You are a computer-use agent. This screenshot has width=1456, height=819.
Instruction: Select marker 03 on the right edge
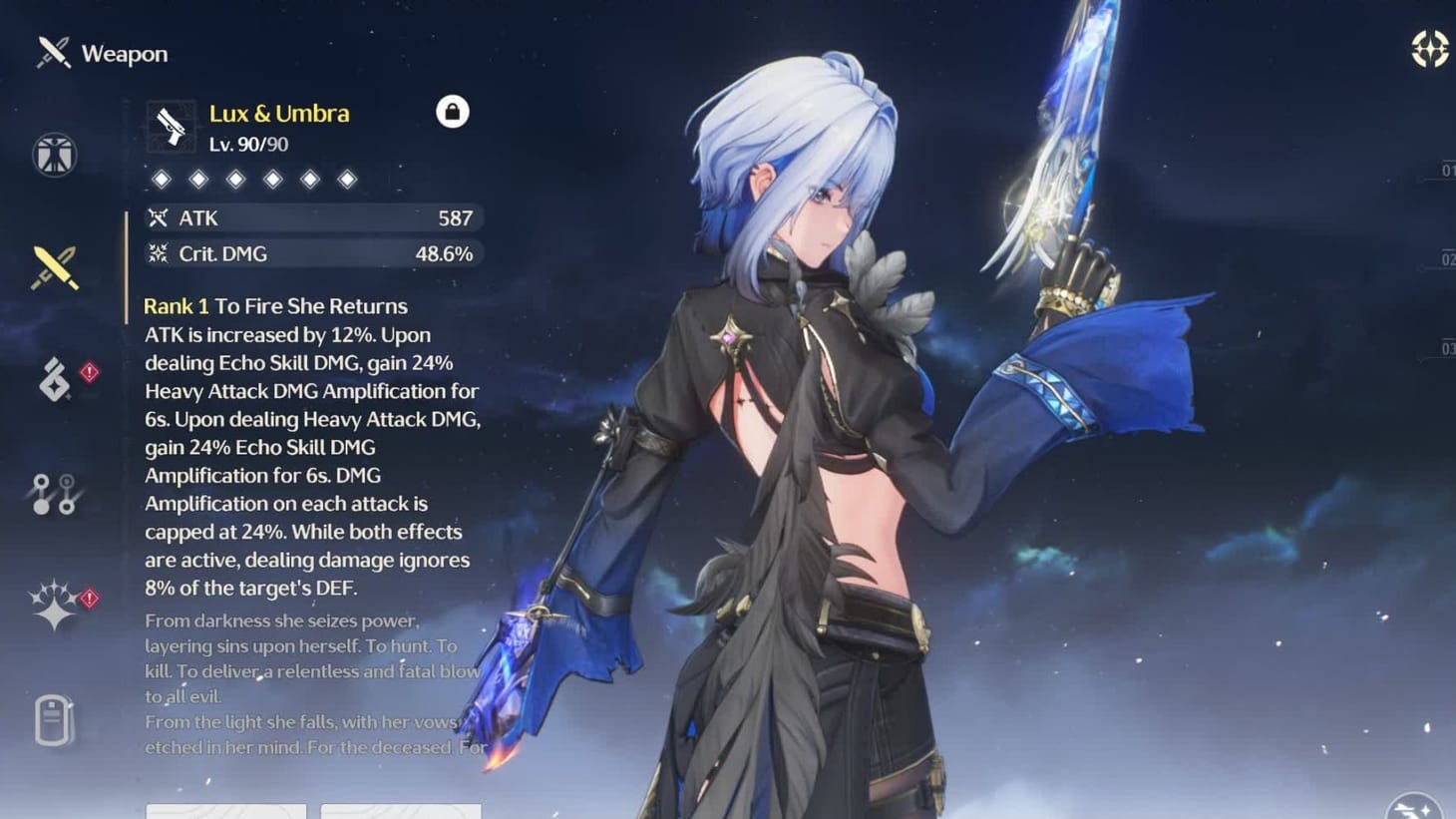(x=1446, y=349)
